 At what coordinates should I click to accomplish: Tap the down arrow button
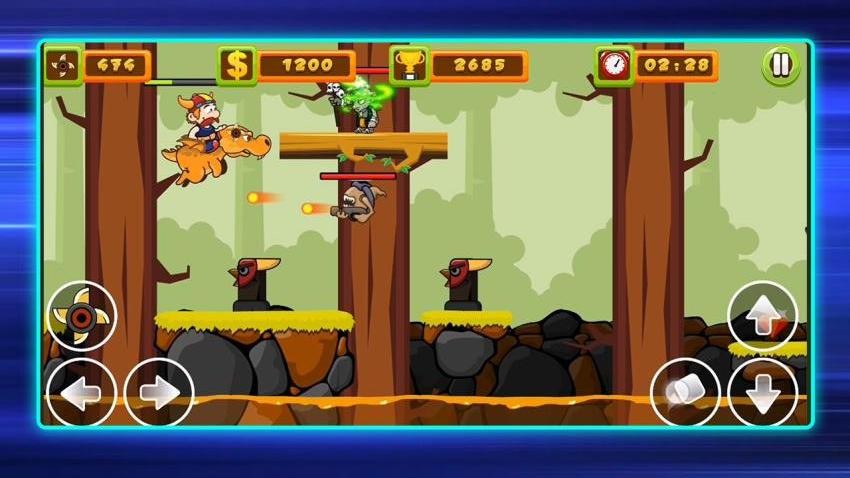(x=762, y=391)
